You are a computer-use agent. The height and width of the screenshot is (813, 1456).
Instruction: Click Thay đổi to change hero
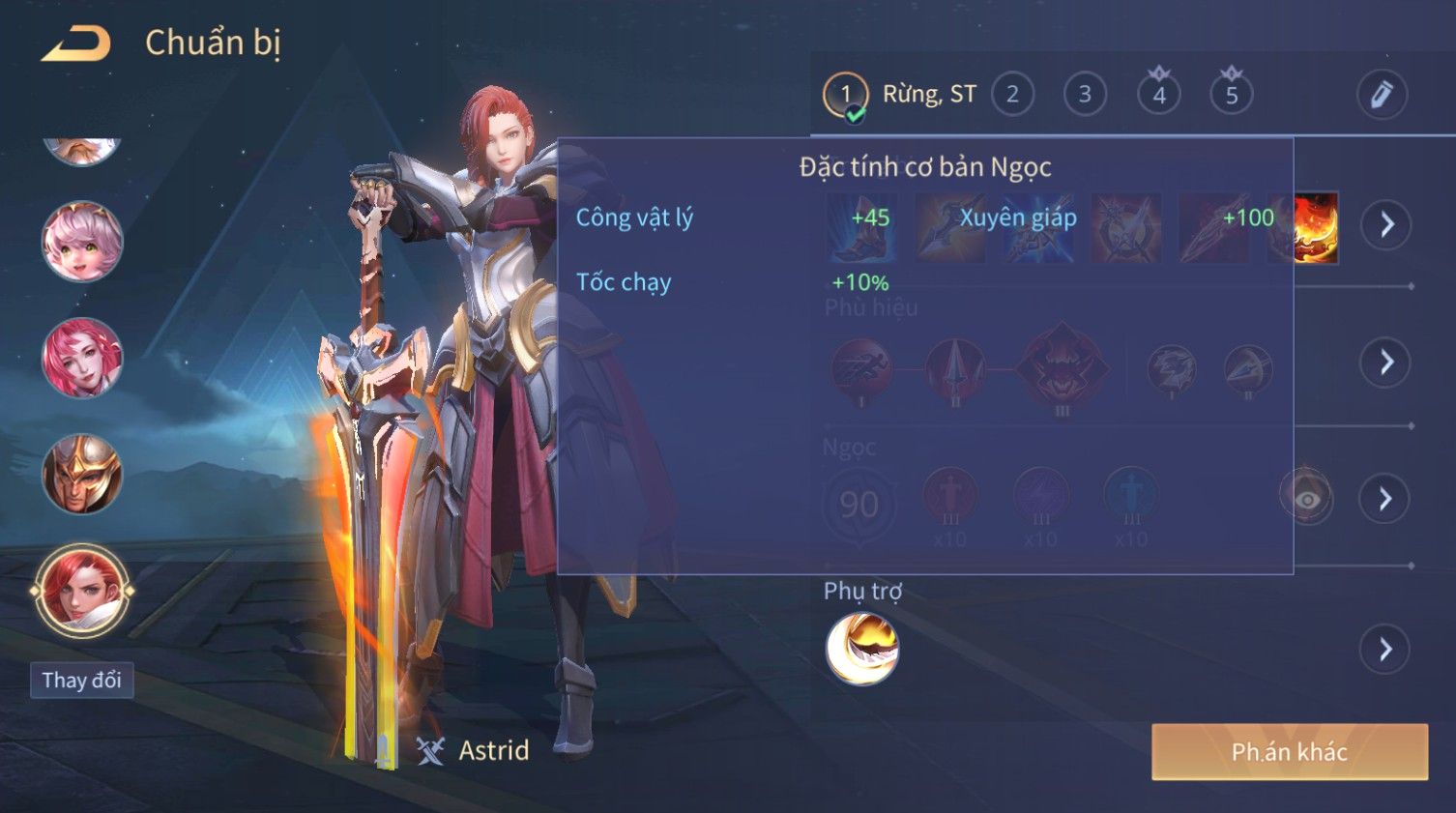click(81, 681)
